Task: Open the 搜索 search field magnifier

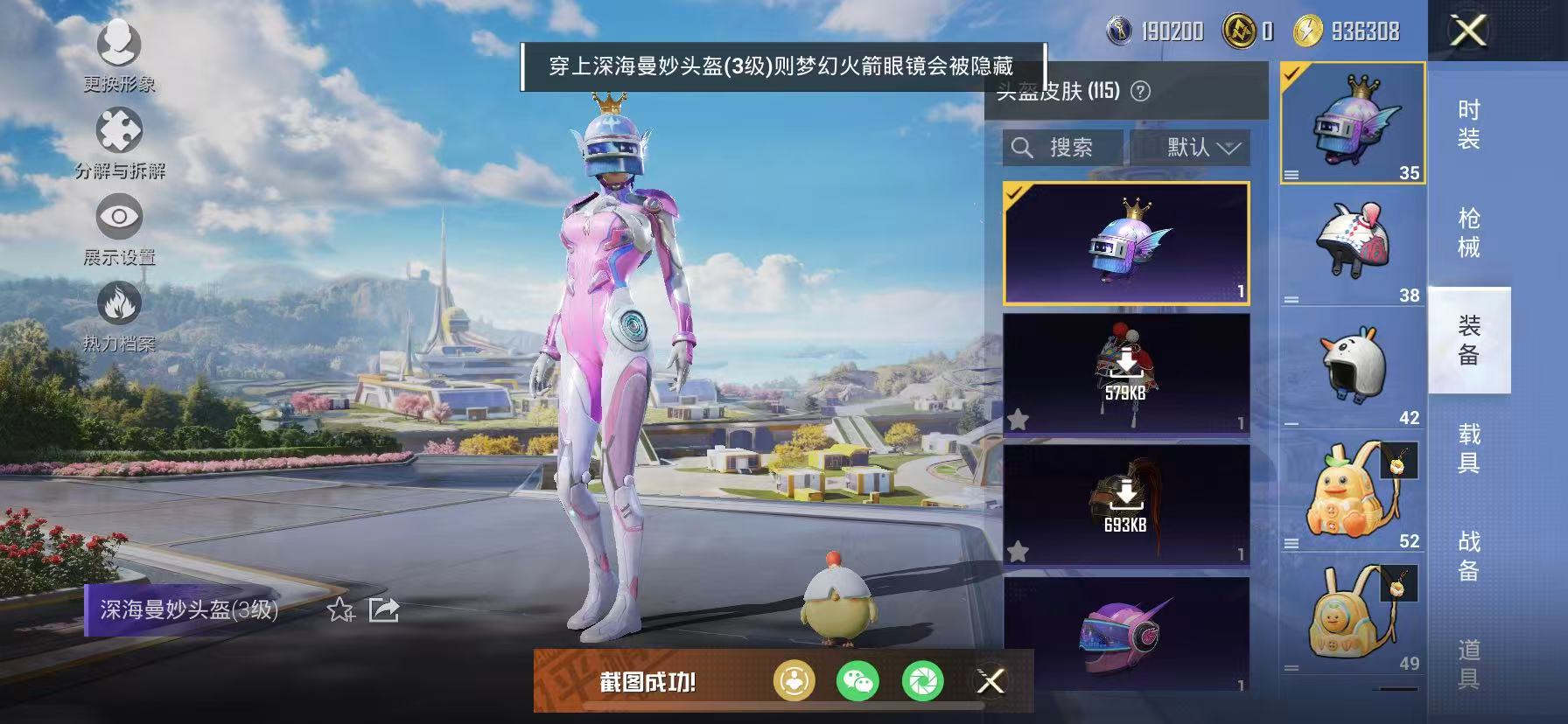Action: point(1023,147)
